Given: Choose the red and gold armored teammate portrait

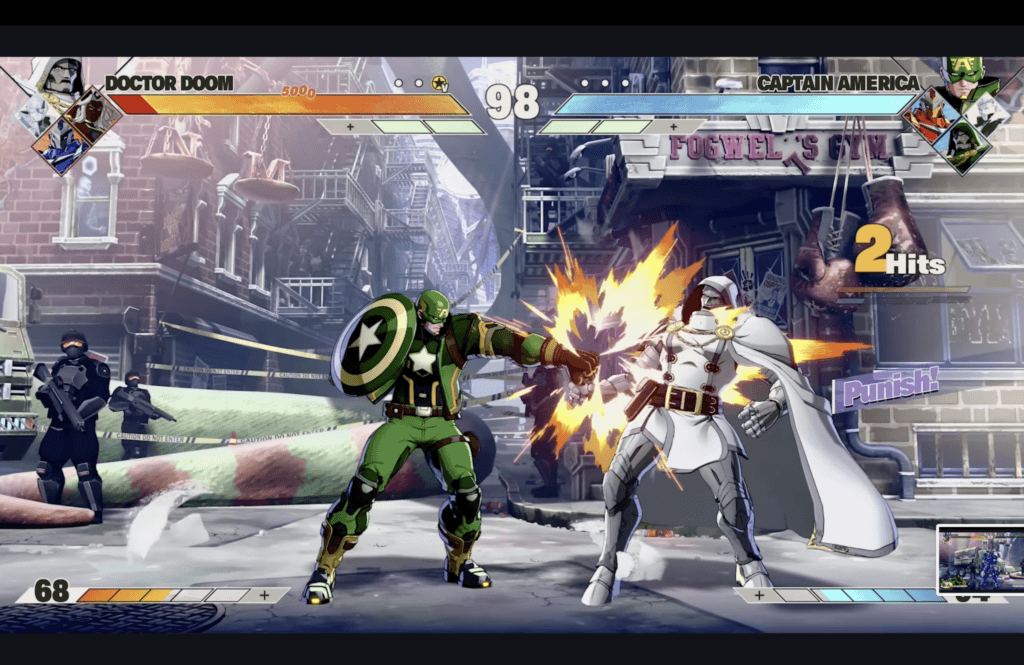Looking at the screenshot, I should pyautogui.click(x=928, y=116).
